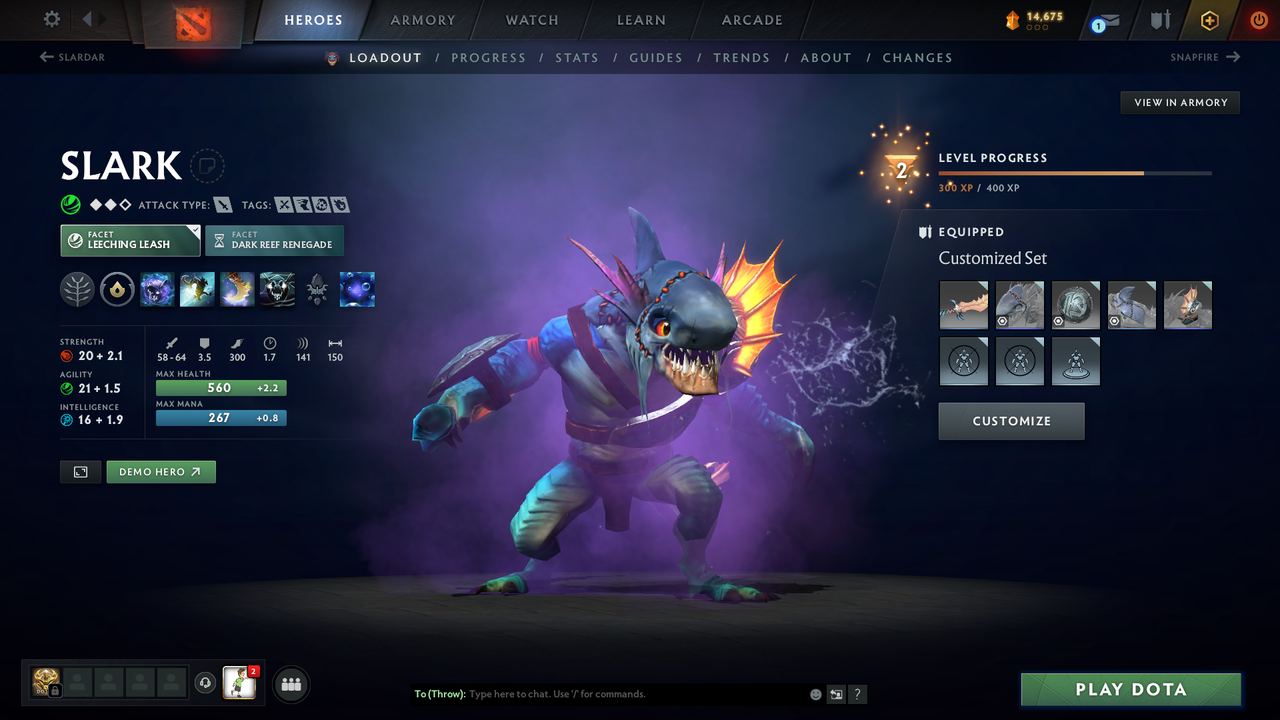Open Dota Plus via the gold plus hexagon
Image resolution: width=1280 pixels, height=720 pixels.
(1209, 19)
